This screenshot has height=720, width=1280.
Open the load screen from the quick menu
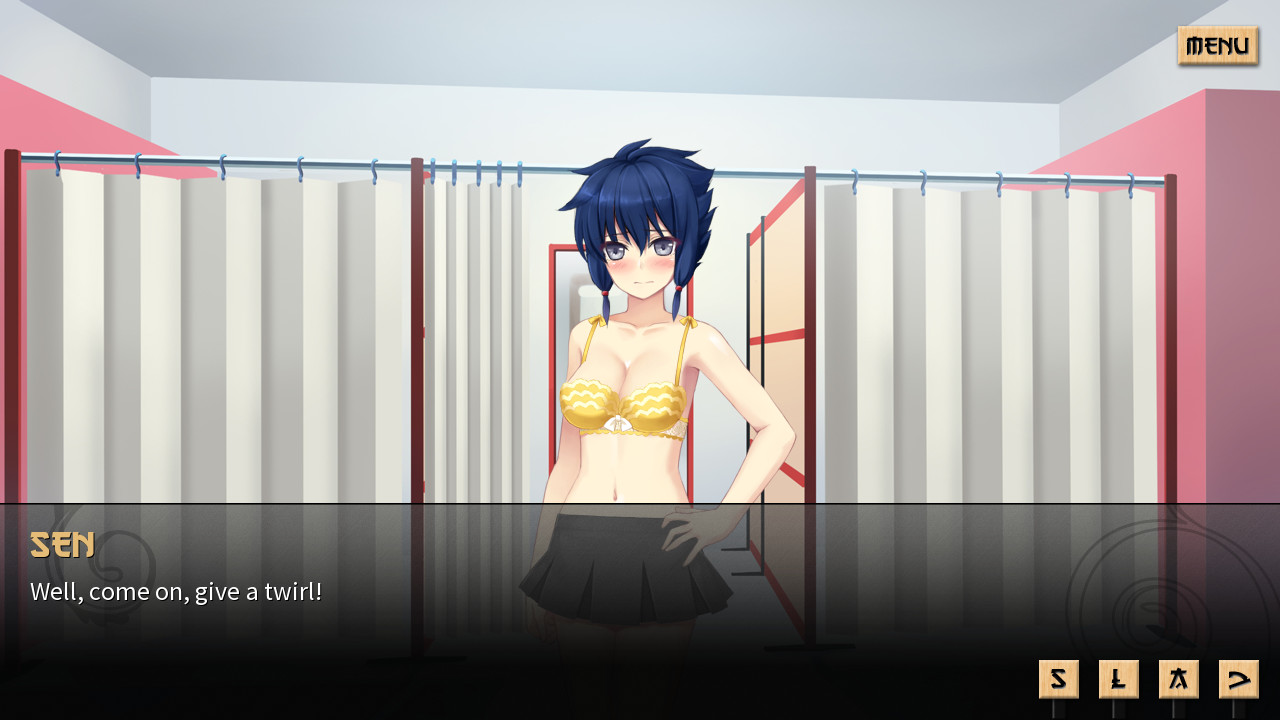[x=1118, y=678]
